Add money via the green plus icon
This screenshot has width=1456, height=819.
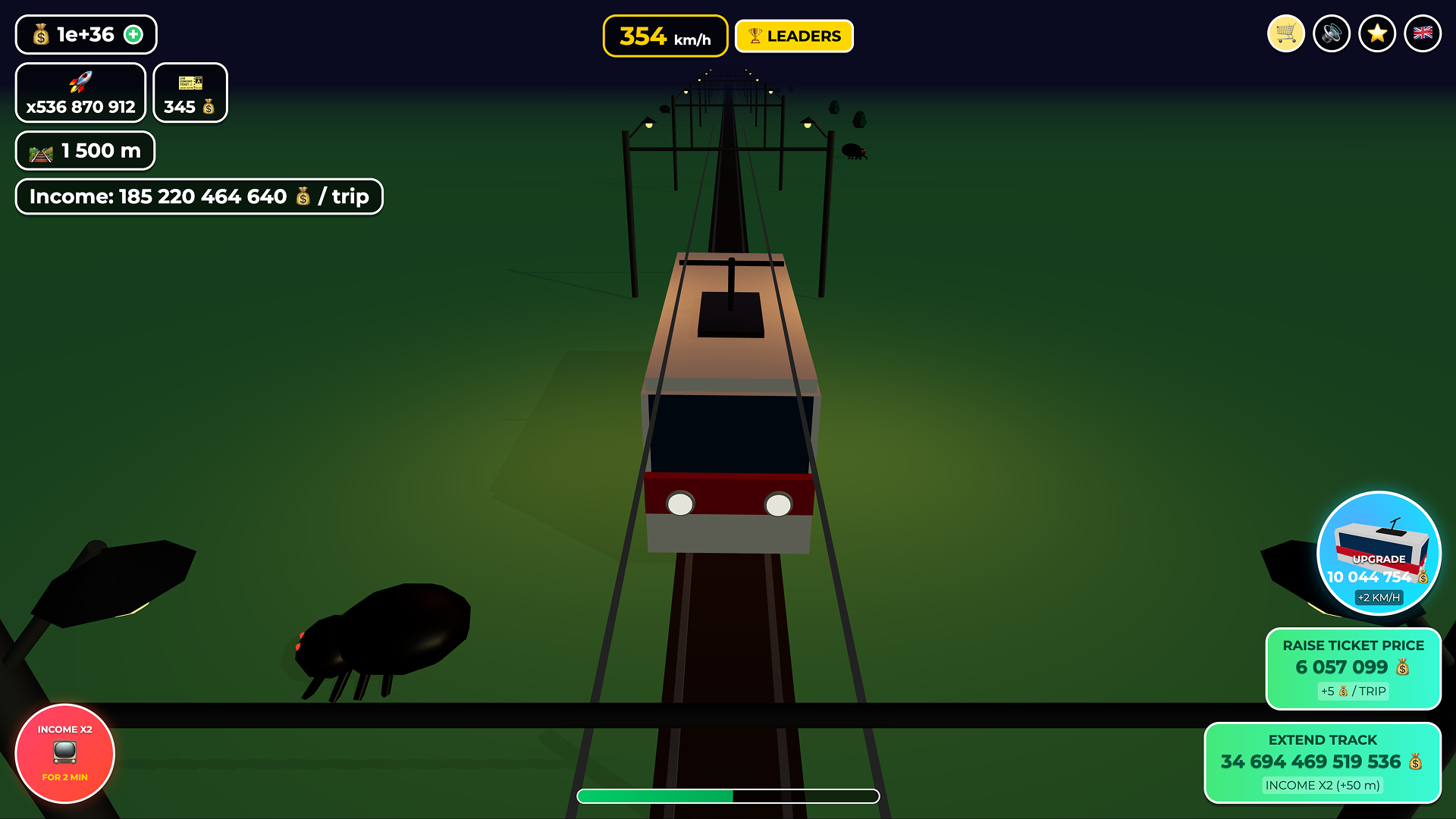[133, 33]
